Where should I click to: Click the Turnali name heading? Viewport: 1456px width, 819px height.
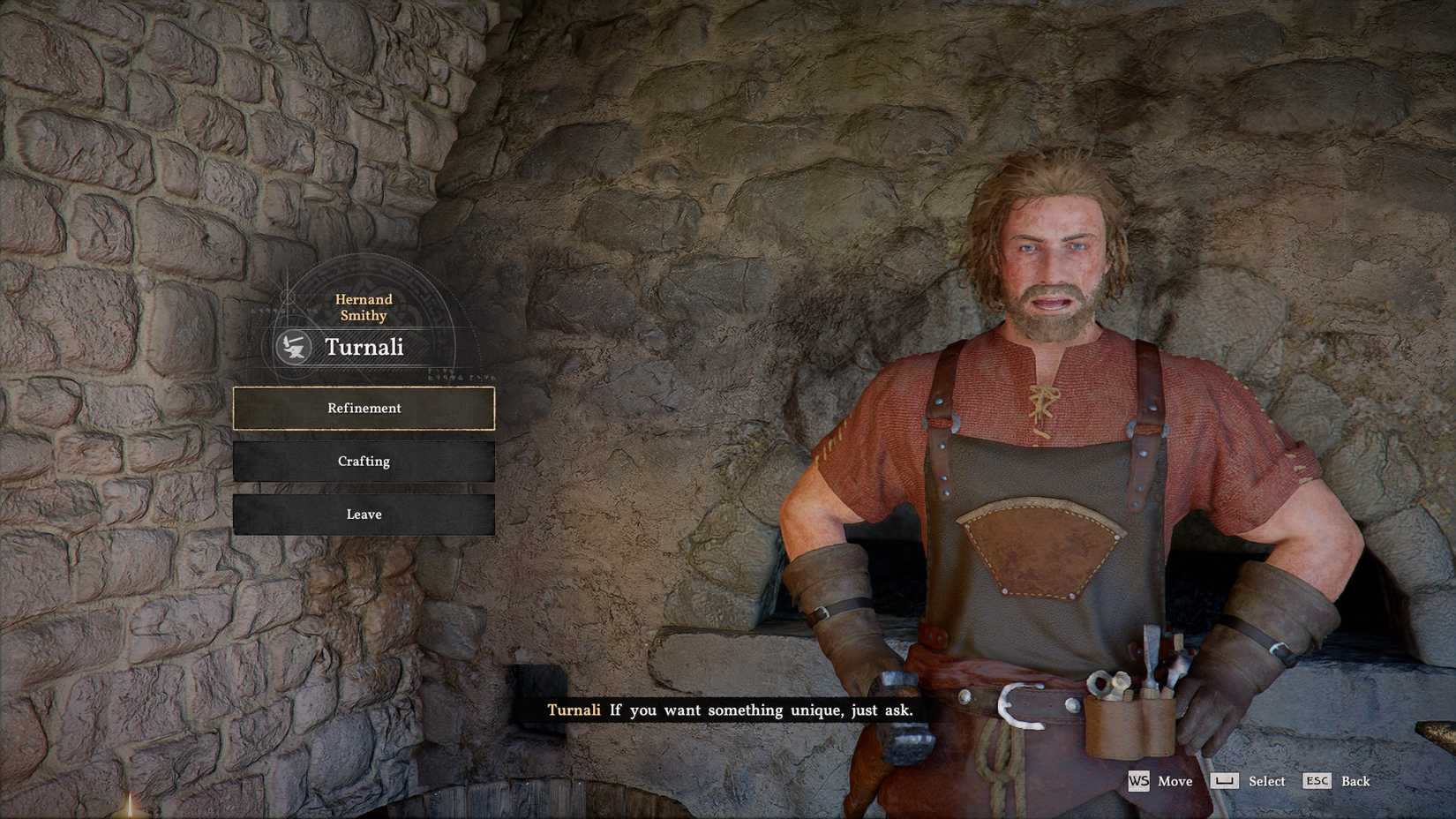pos(364,347)
